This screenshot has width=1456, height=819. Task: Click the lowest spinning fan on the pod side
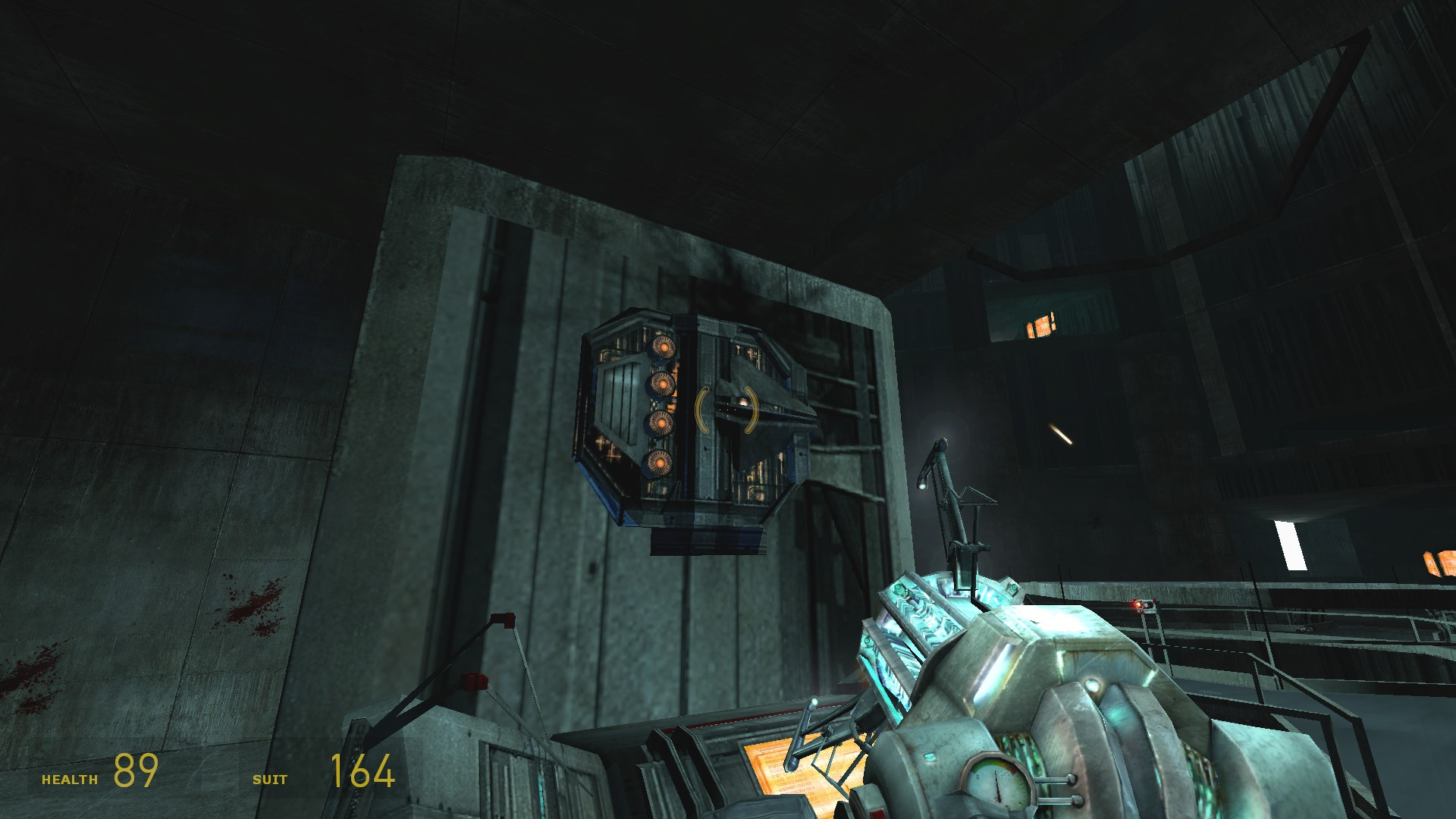point(660,463)
